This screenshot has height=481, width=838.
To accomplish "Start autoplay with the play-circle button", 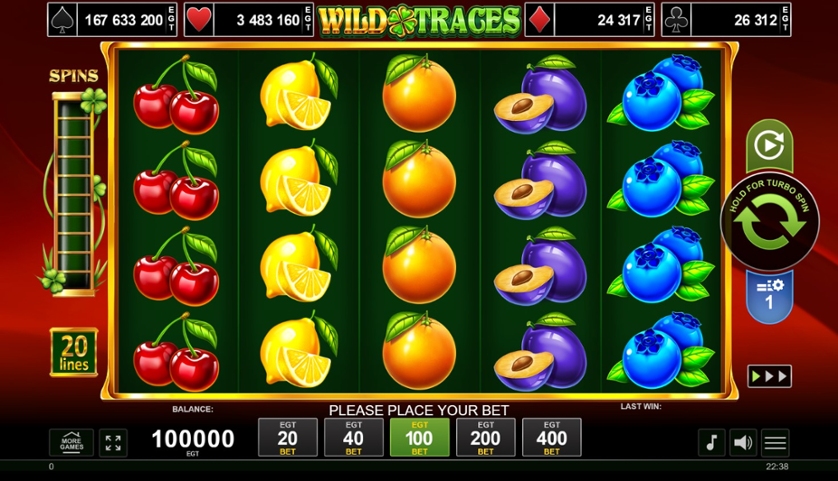I will pyautogui.click(x=769, y=146).
